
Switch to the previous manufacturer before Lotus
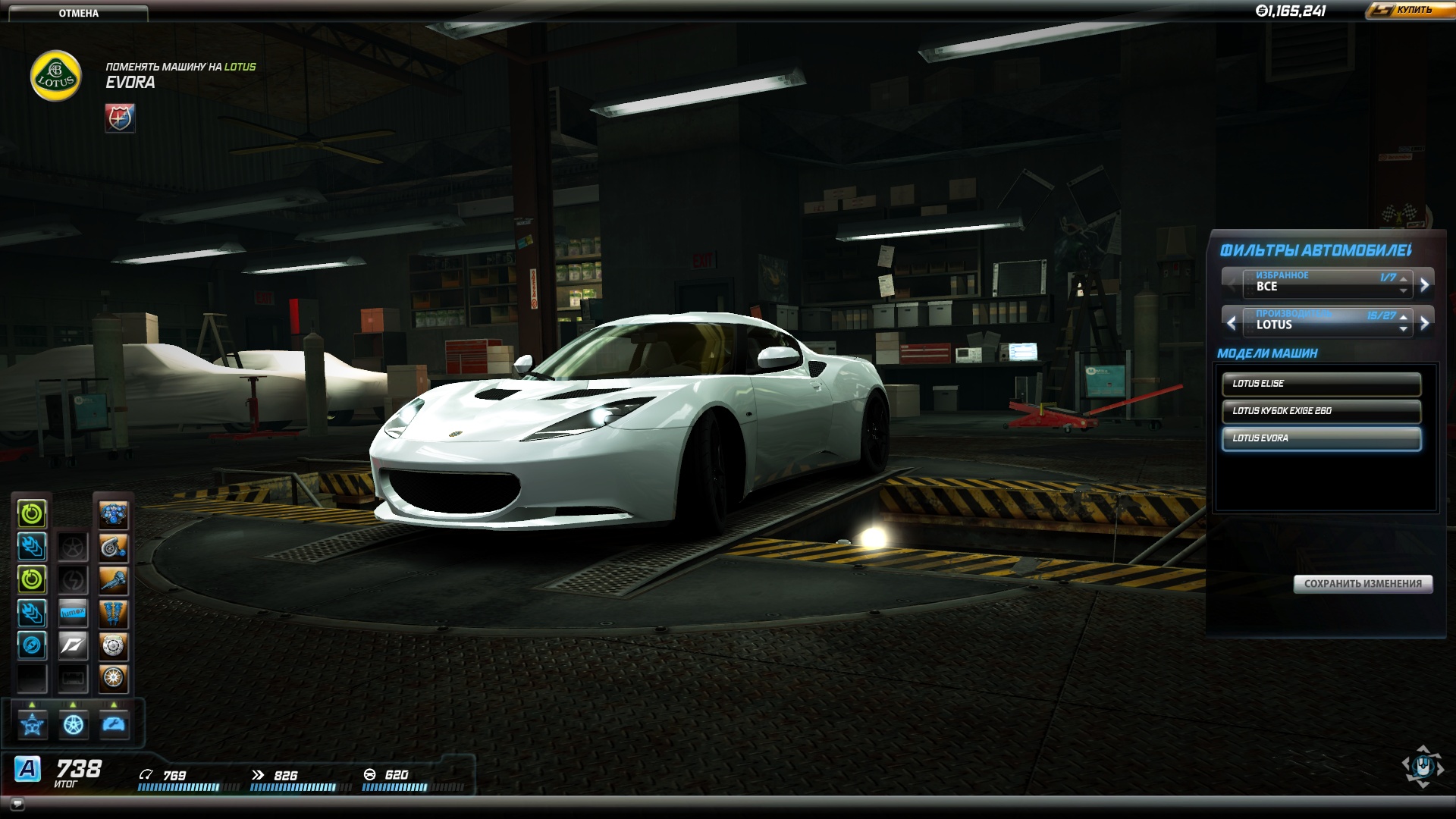[x=1232, y=323]
